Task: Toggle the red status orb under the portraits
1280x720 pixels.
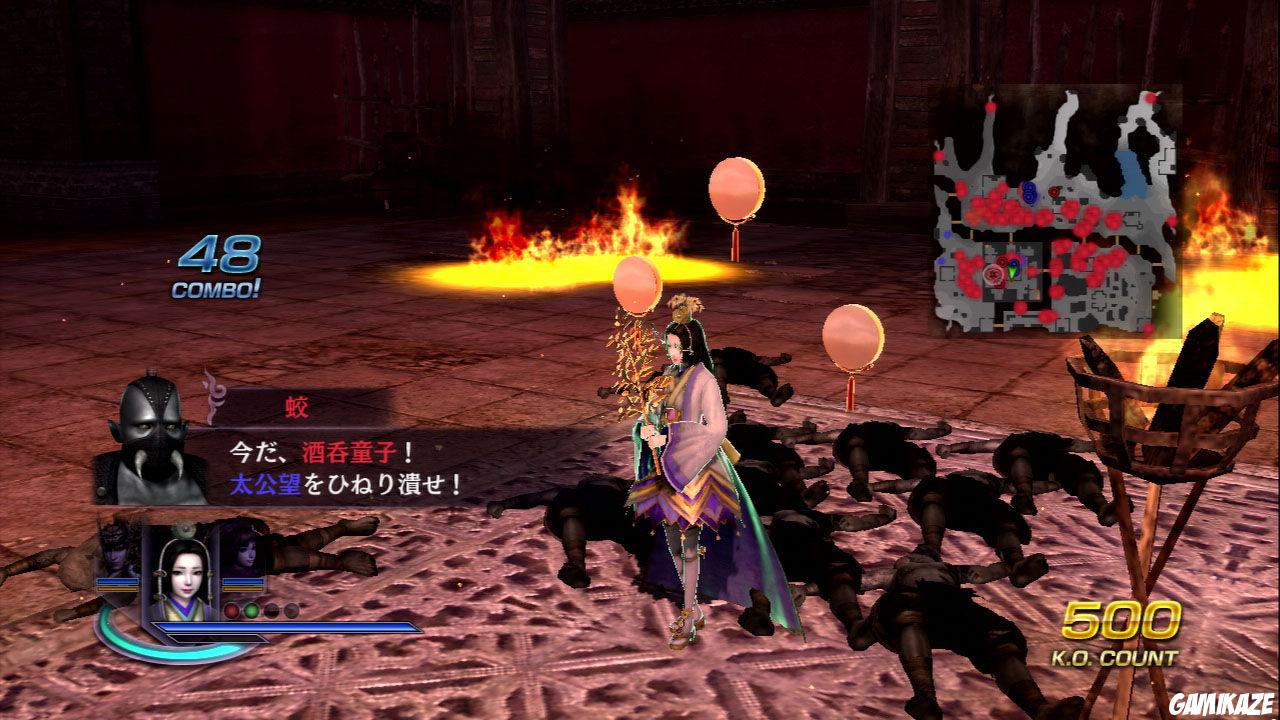Action: point(231,612)
